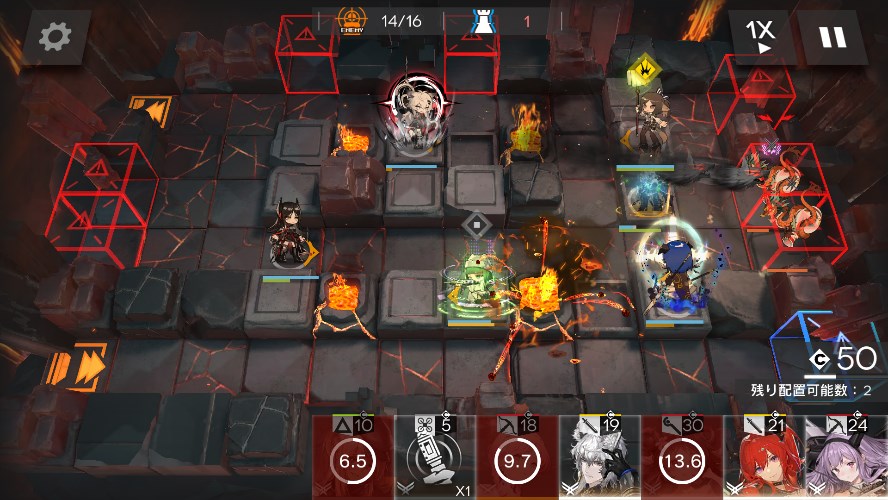Activate the skill-ready diamond icon above green operator

click(x=477, y=224)
